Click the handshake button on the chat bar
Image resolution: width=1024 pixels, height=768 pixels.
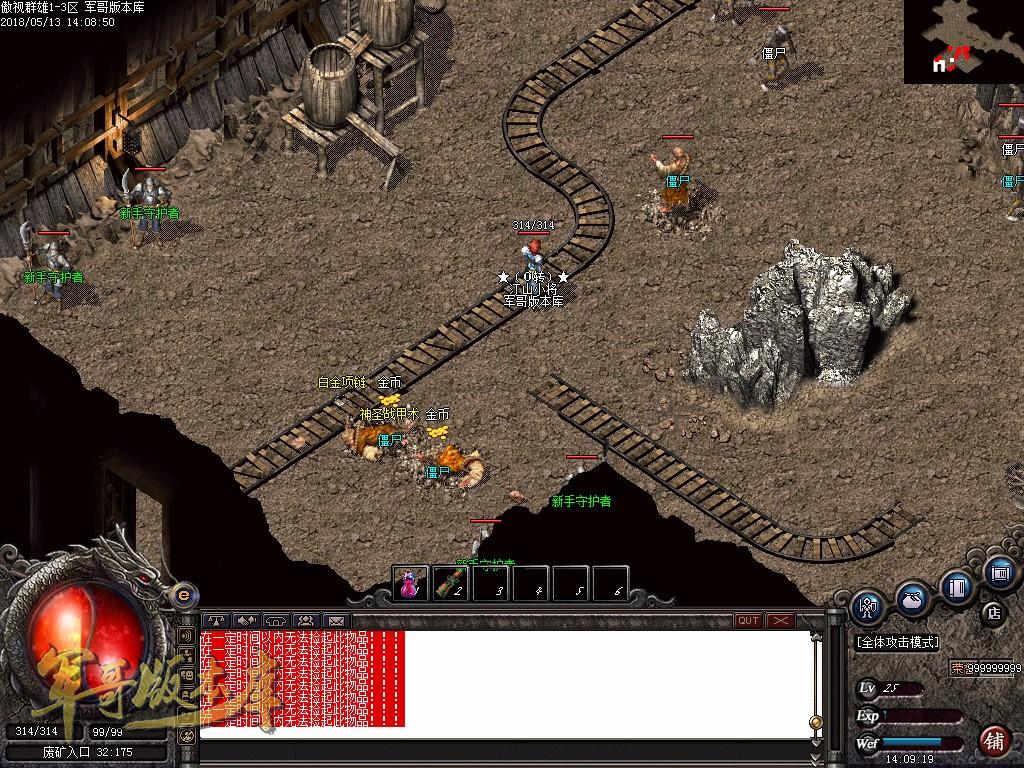247,620
